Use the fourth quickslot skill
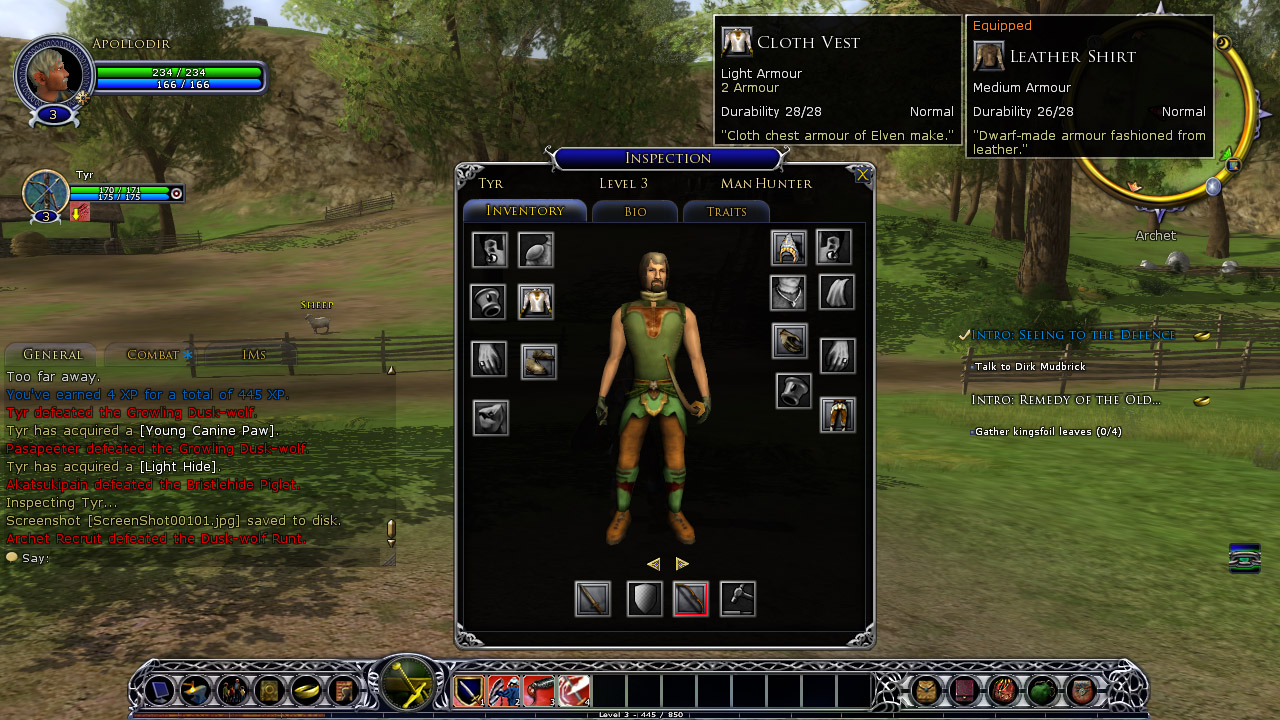 574,691
